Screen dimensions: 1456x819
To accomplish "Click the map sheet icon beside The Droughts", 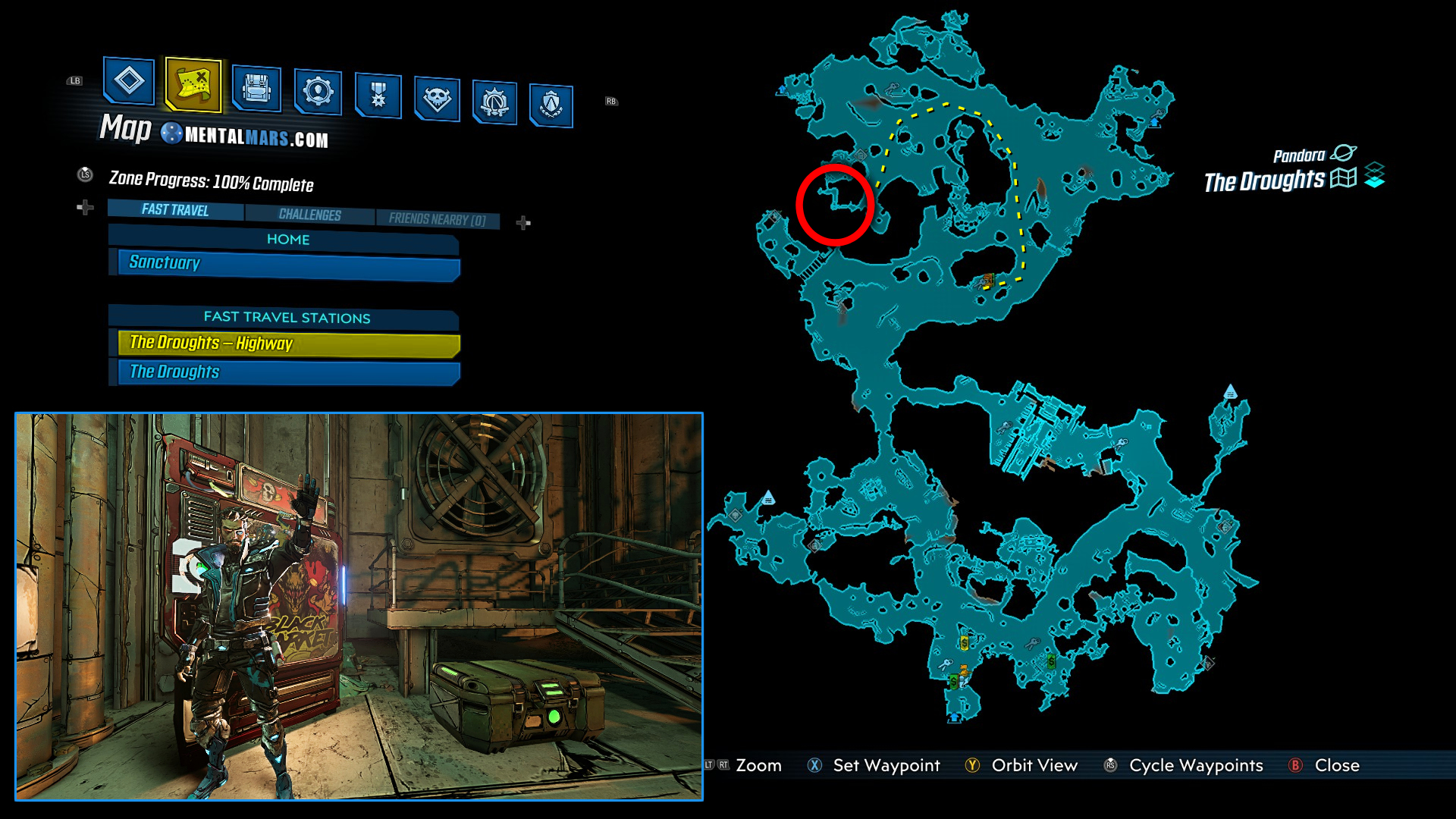I will coord(1342,177).
